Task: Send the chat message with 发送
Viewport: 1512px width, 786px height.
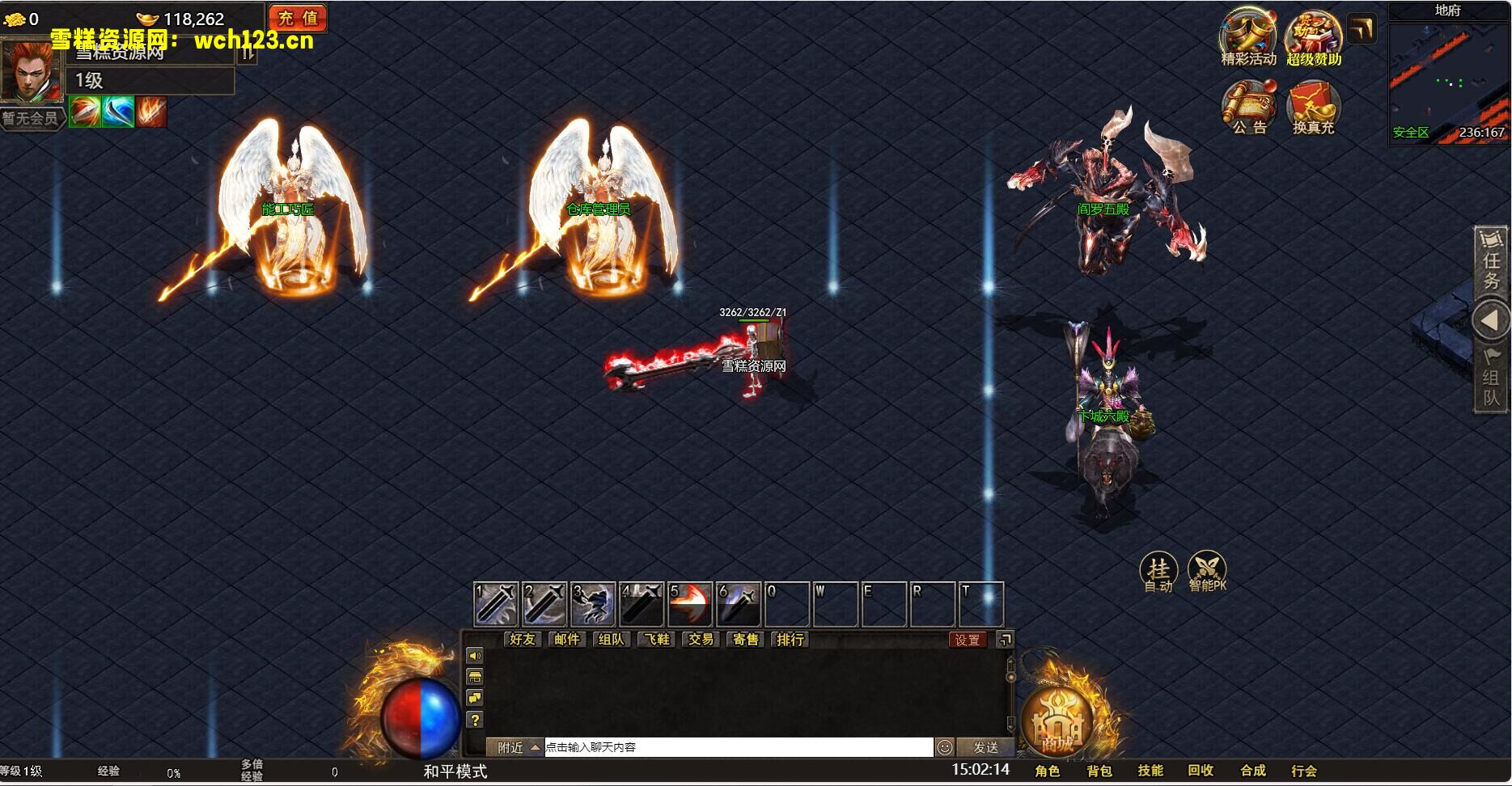Action: [x=985, y=747]
